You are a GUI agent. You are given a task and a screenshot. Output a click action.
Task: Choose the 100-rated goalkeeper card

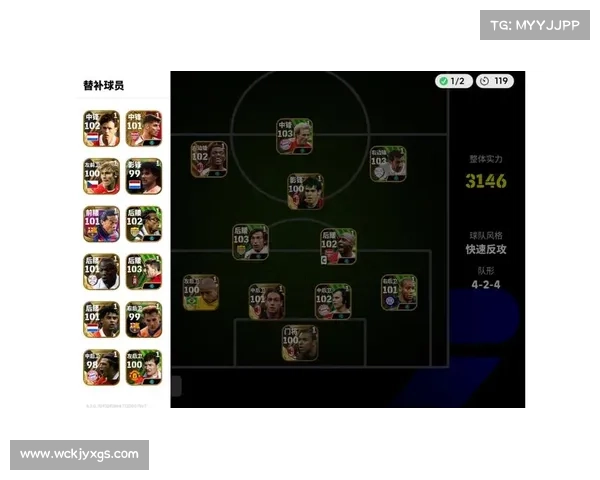click(299, 343)
